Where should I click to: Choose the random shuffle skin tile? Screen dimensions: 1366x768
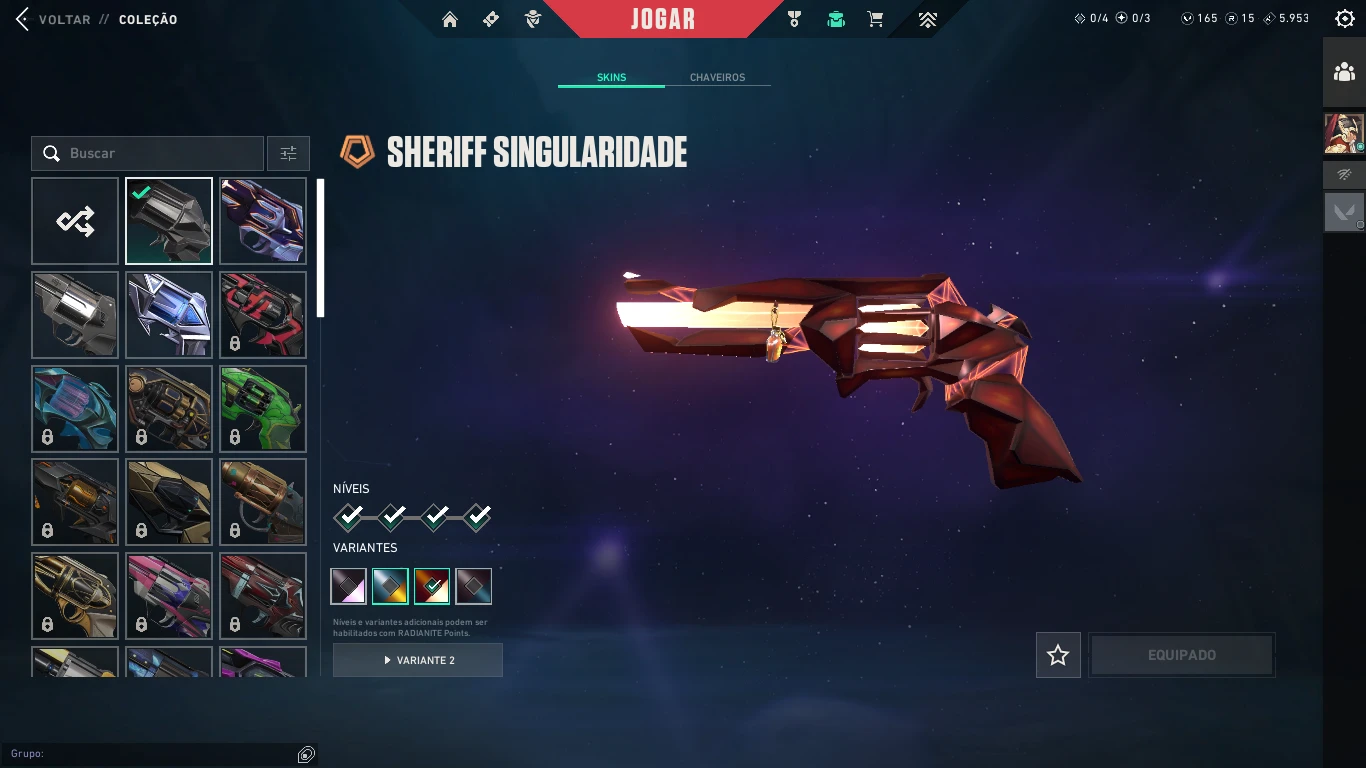click(x=75, y=221)
